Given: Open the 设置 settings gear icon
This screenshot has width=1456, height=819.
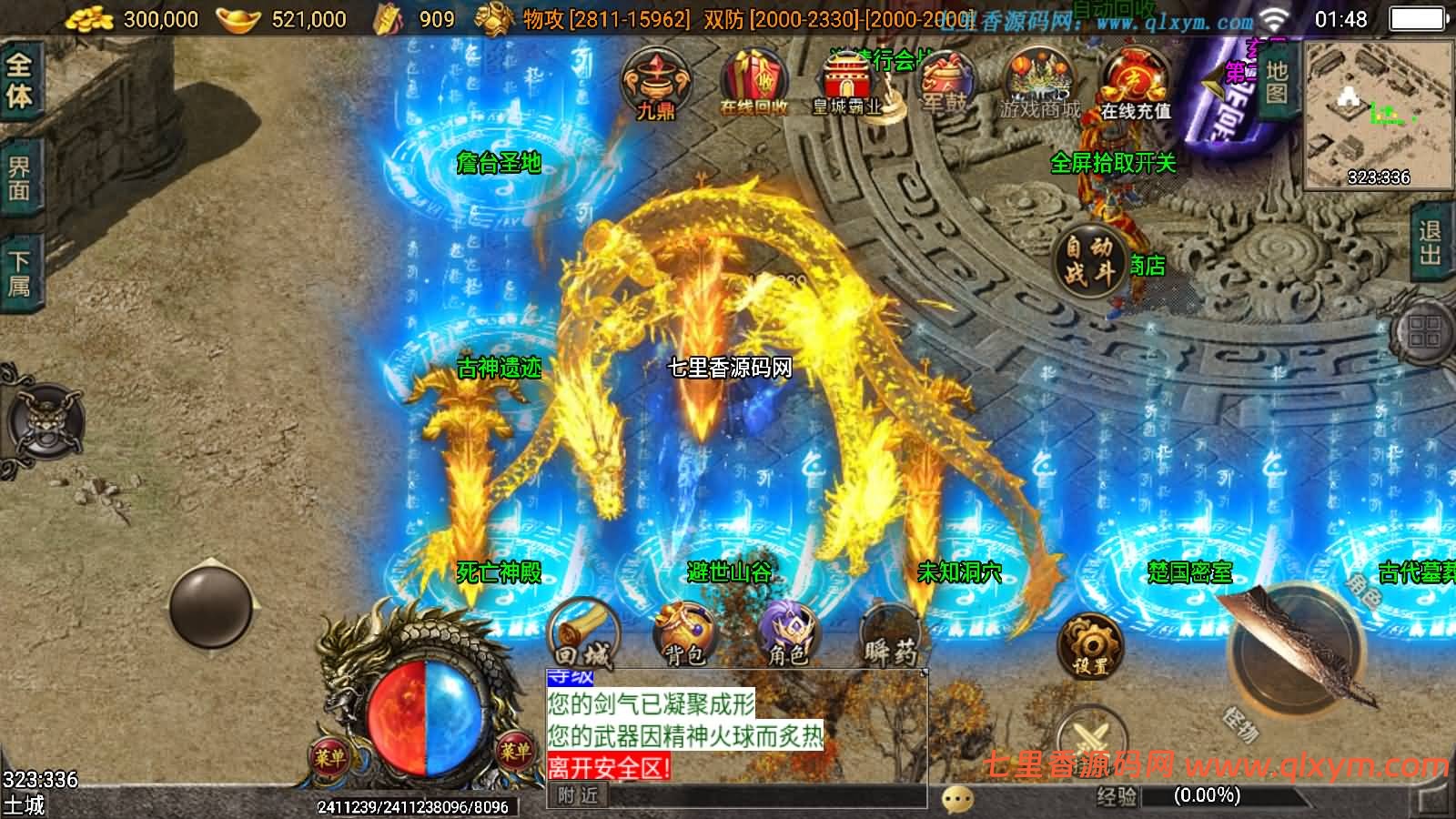Looking at the screenshot, I should (x=1089, y=642).
